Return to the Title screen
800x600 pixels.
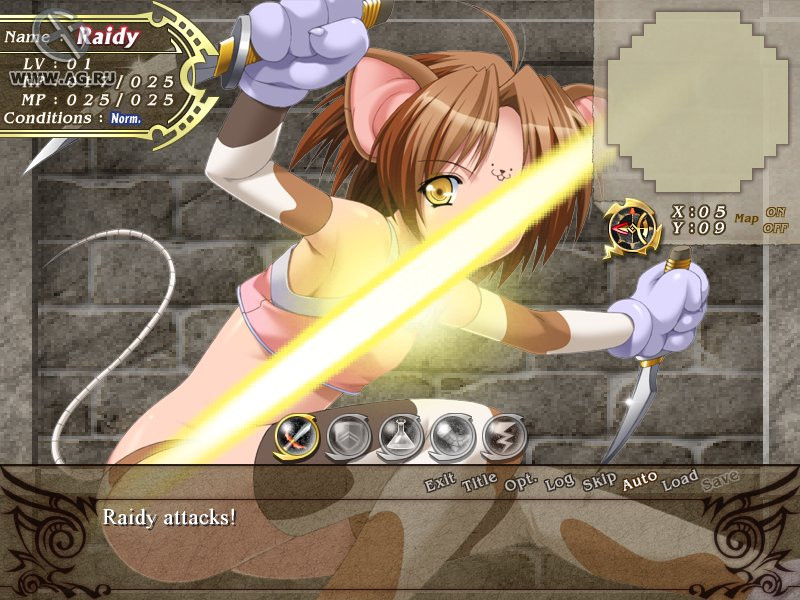pos(480,484)
